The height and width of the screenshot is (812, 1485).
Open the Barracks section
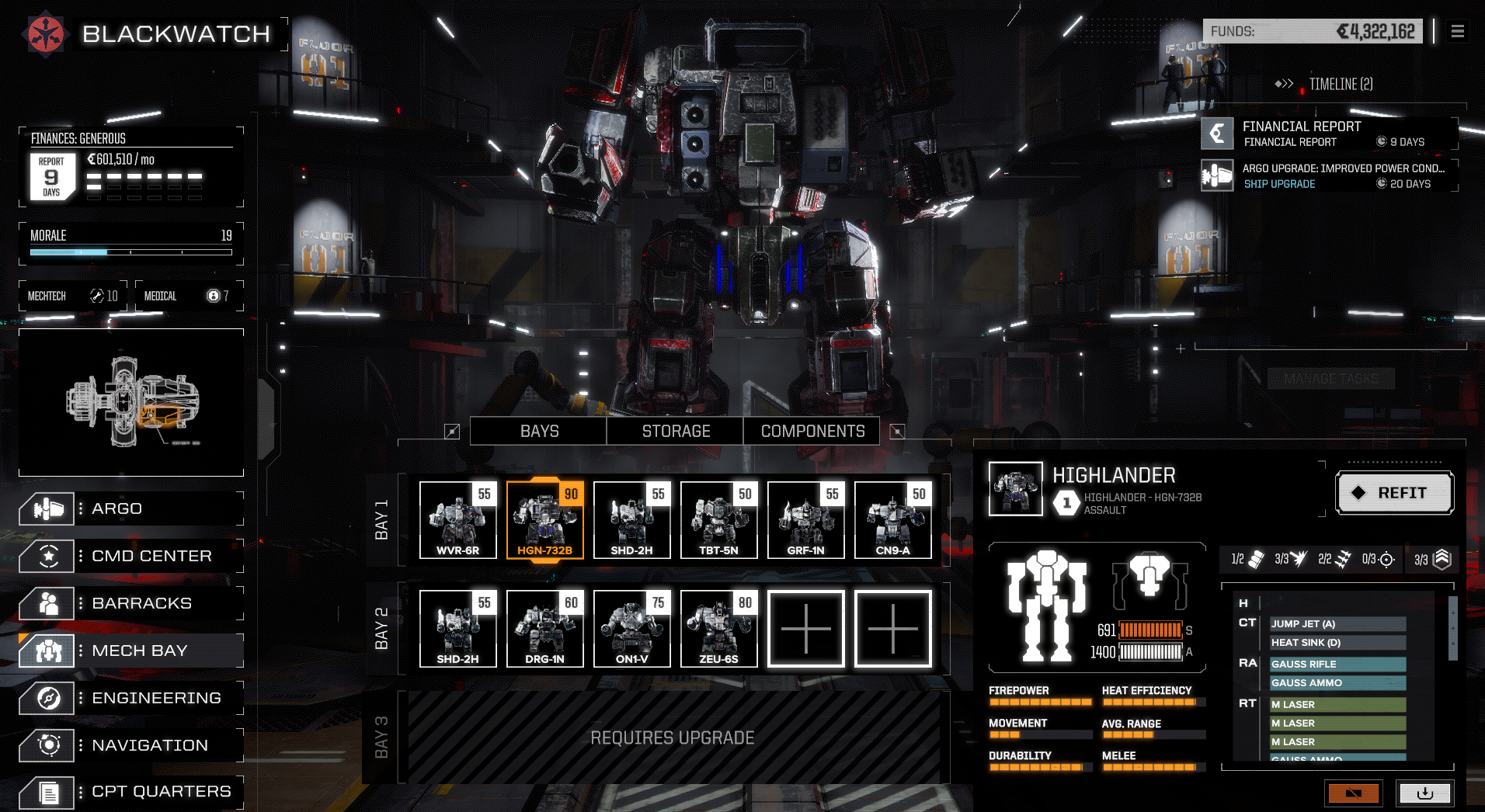tap(130, 604)
